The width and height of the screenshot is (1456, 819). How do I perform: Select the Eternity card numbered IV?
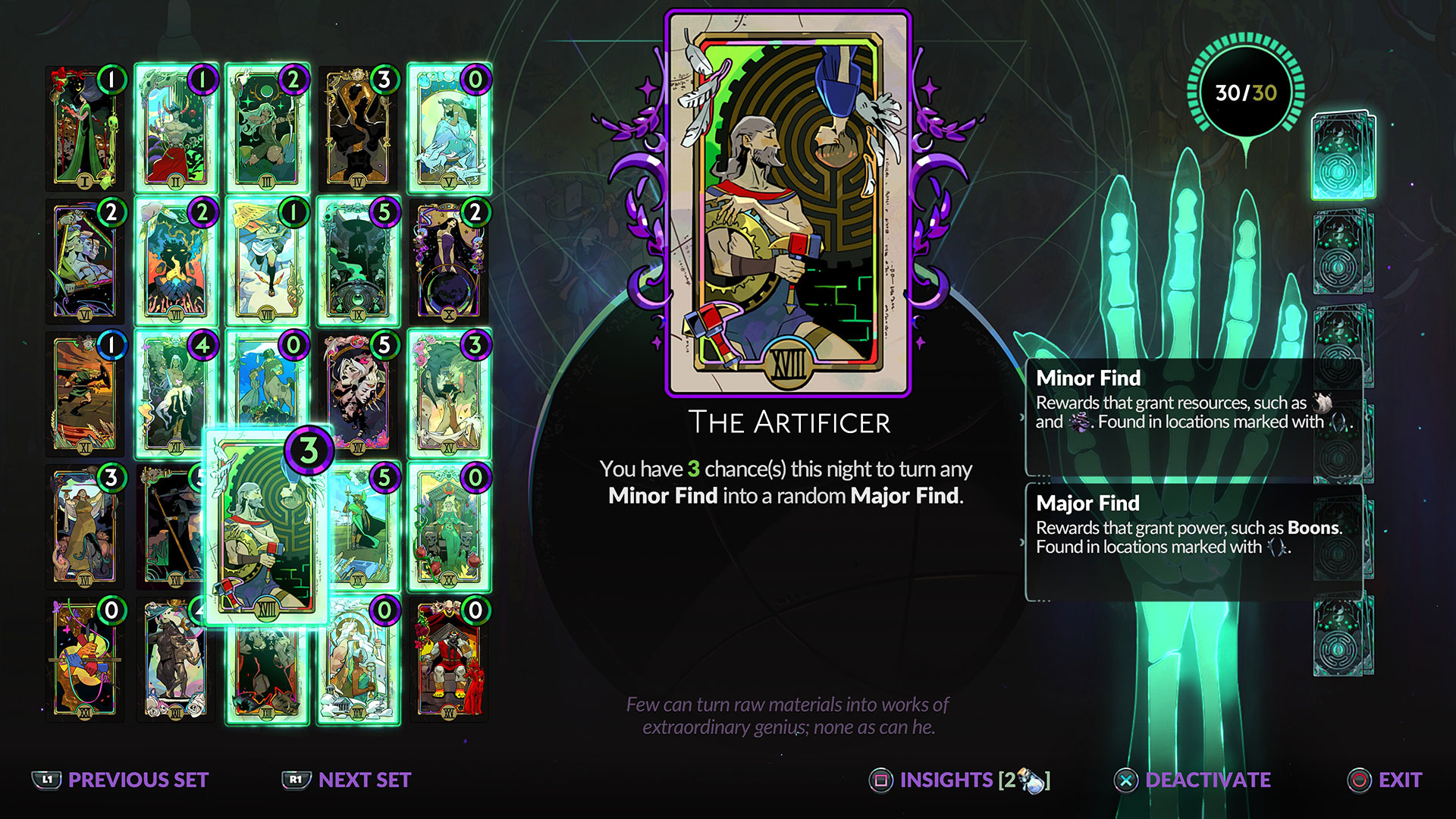(358, 129)
